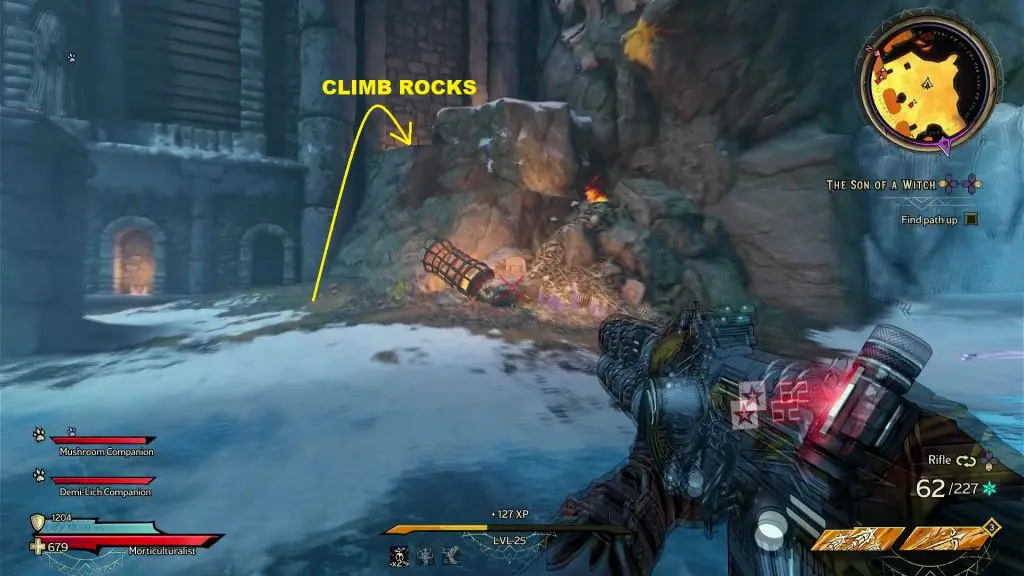The image size is (1024, 576).
Task: Click the Mushroom Companion paw icon
Action: pos(39,435)
